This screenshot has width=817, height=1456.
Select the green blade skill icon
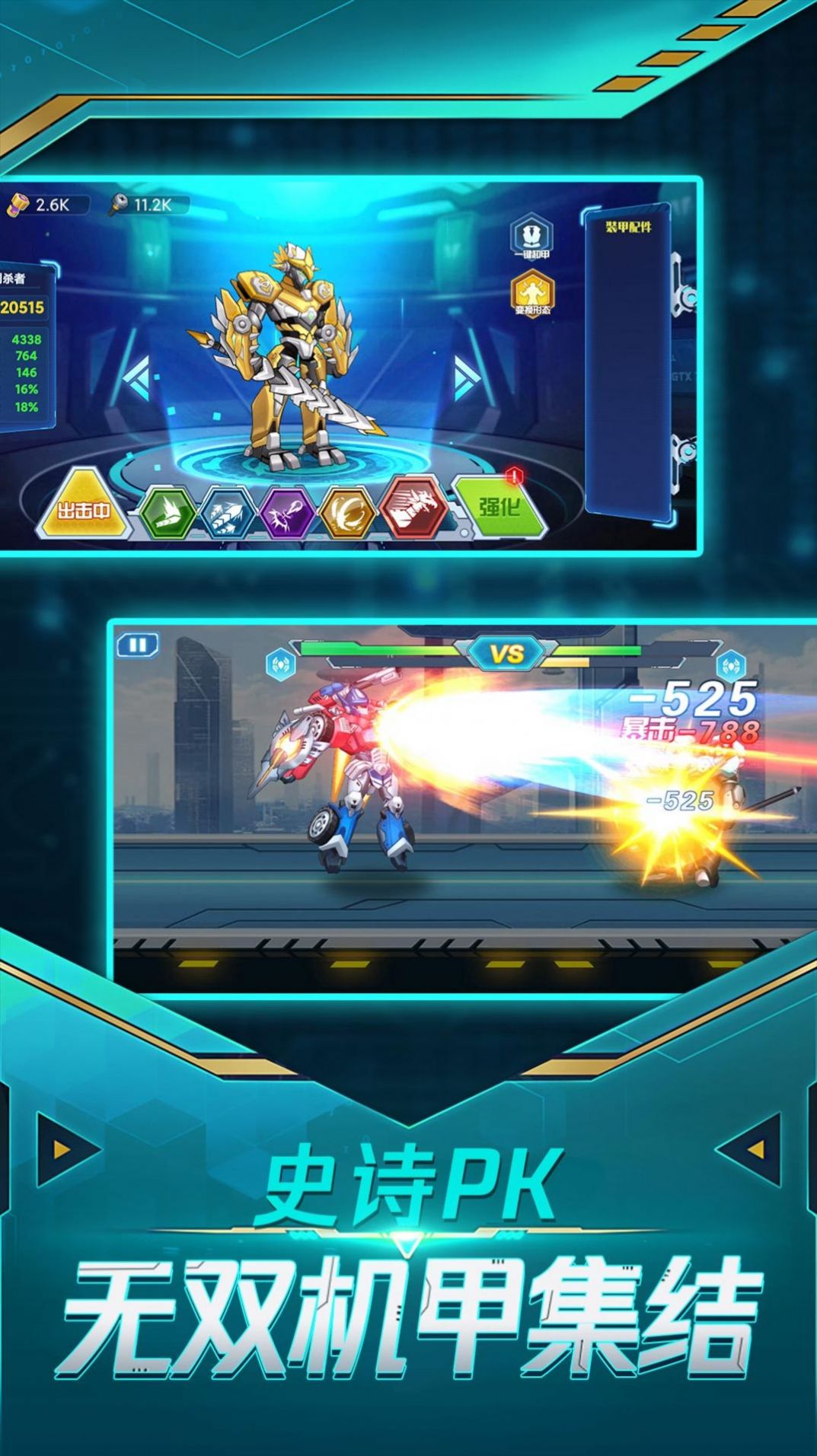[x=168, y=512]
